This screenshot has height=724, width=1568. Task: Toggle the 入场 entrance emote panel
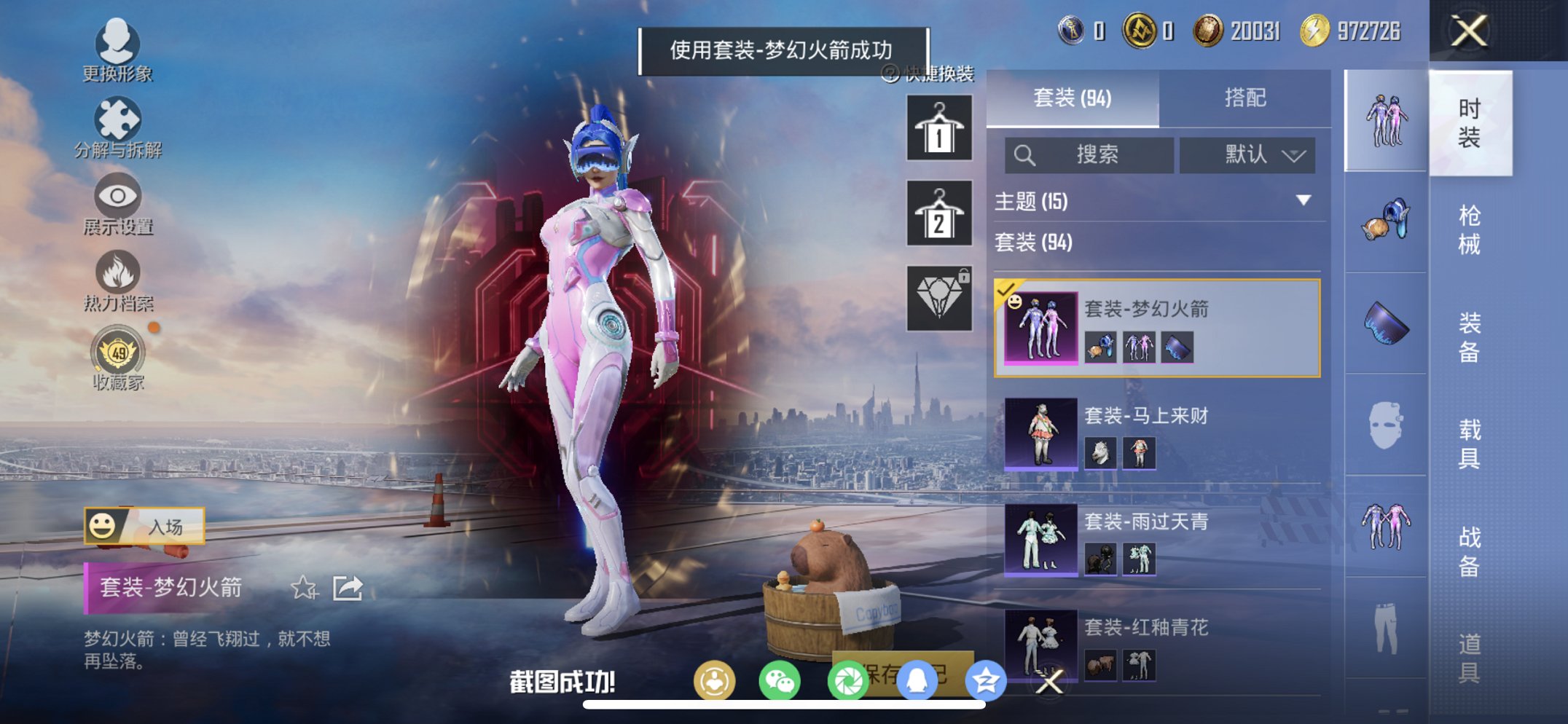pyautogui.click(x=143, y=526)
